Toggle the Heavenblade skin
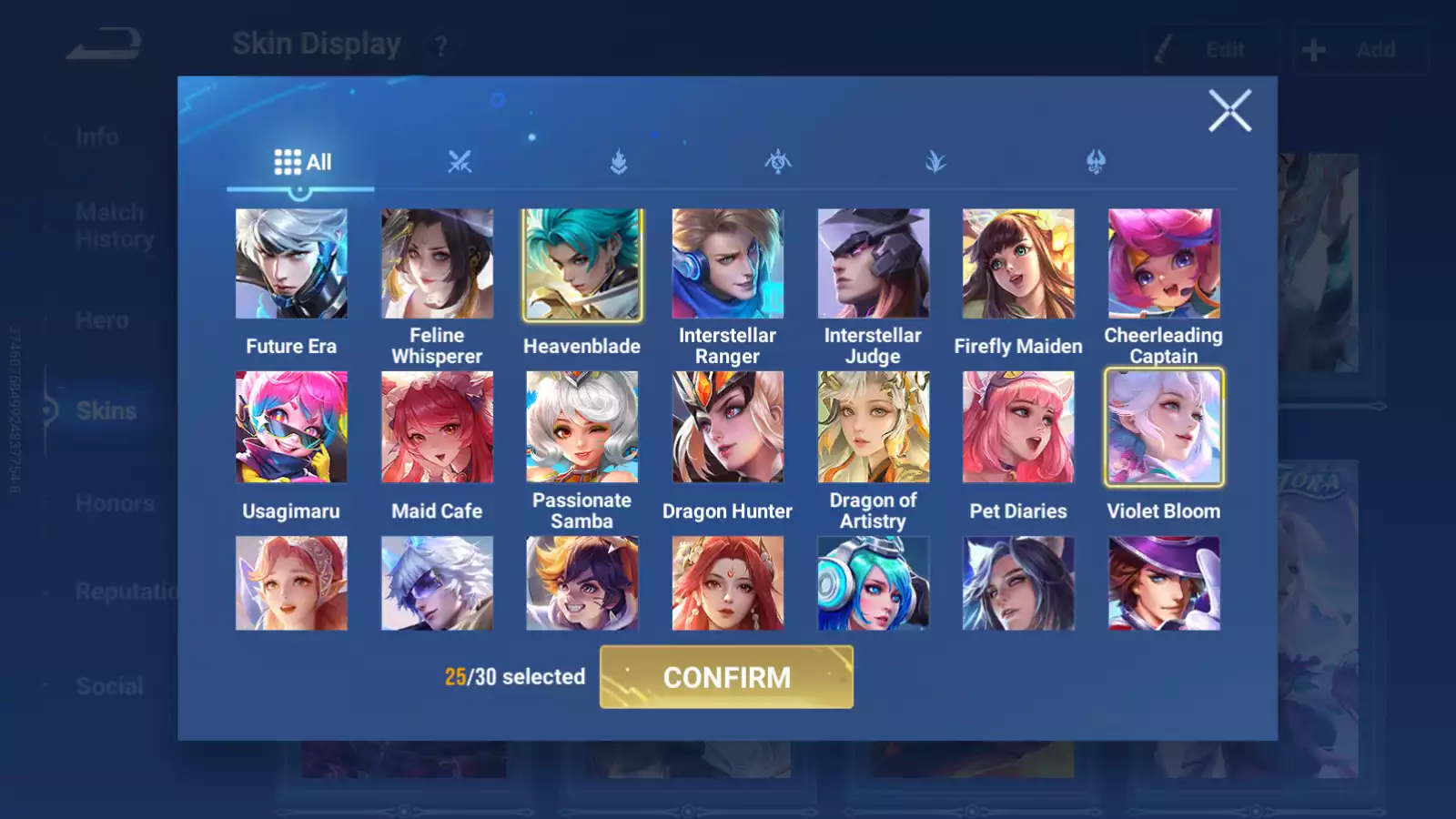Viewport: 1456px width, 819px height. click(582, 264)
